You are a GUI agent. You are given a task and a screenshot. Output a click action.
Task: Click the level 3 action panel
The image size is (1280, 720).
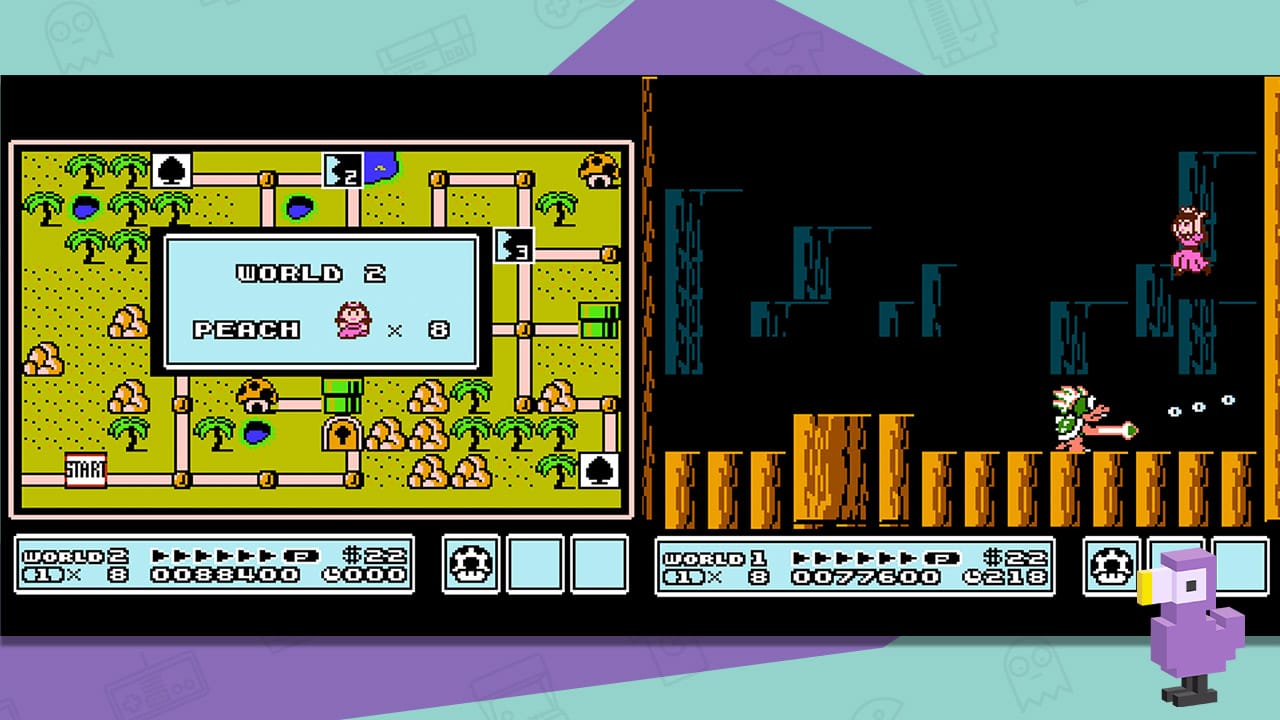(513, 244)
